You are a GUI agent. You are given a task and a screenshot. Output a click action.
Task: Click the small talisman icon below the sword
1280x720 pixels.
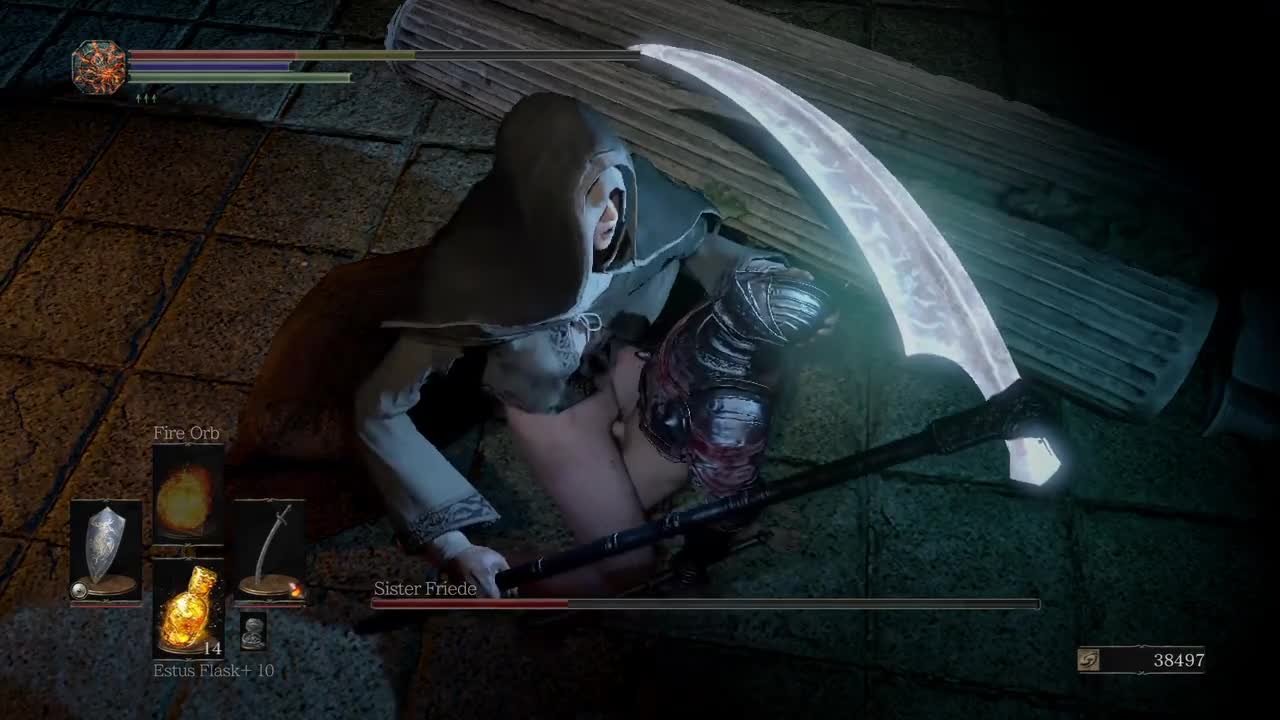[x=253, y=632]
